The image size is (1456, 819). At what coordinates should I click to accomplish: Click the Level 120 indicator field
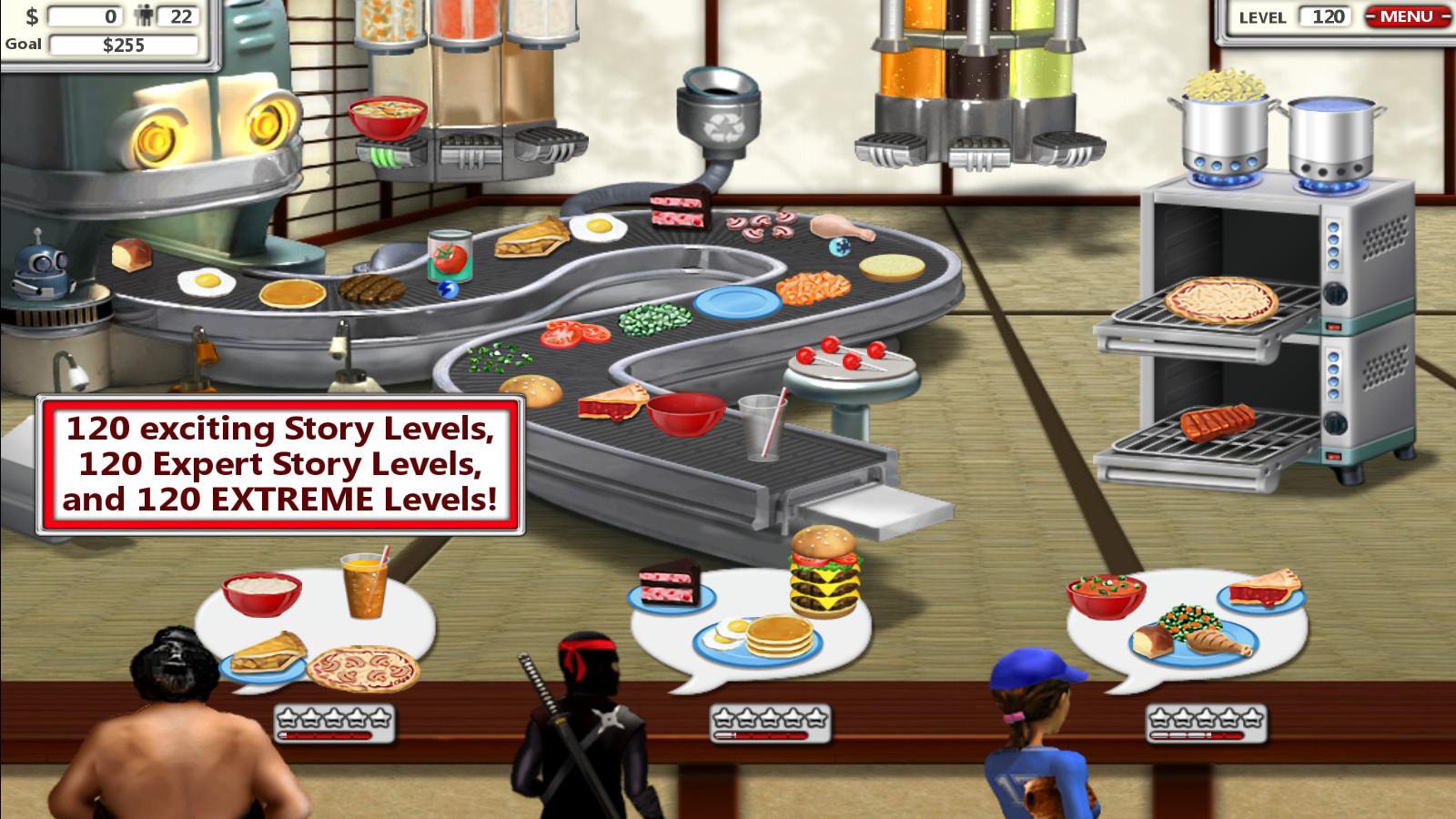(x=1327, y=15)
